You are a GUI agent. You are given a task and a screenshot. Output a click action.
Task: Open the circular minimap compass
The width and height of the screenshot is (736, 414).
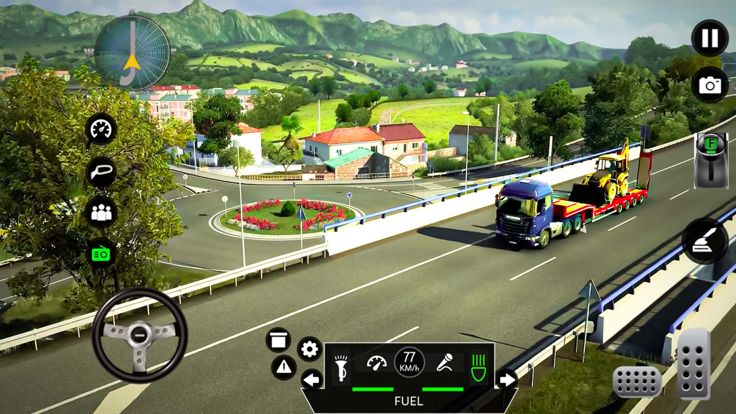click(x=132, y=49)
